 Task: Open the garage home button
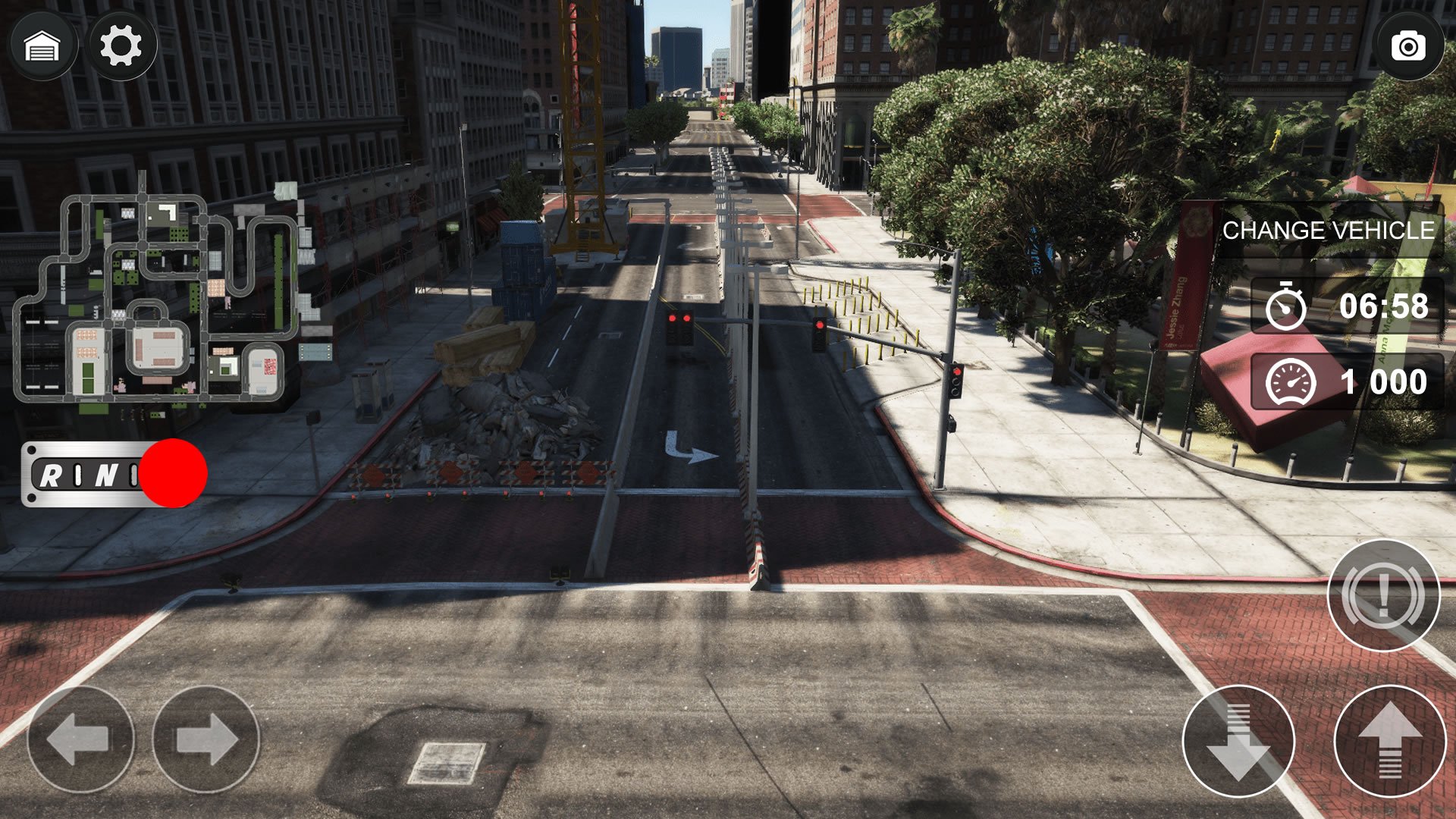(x=42, y=46)
